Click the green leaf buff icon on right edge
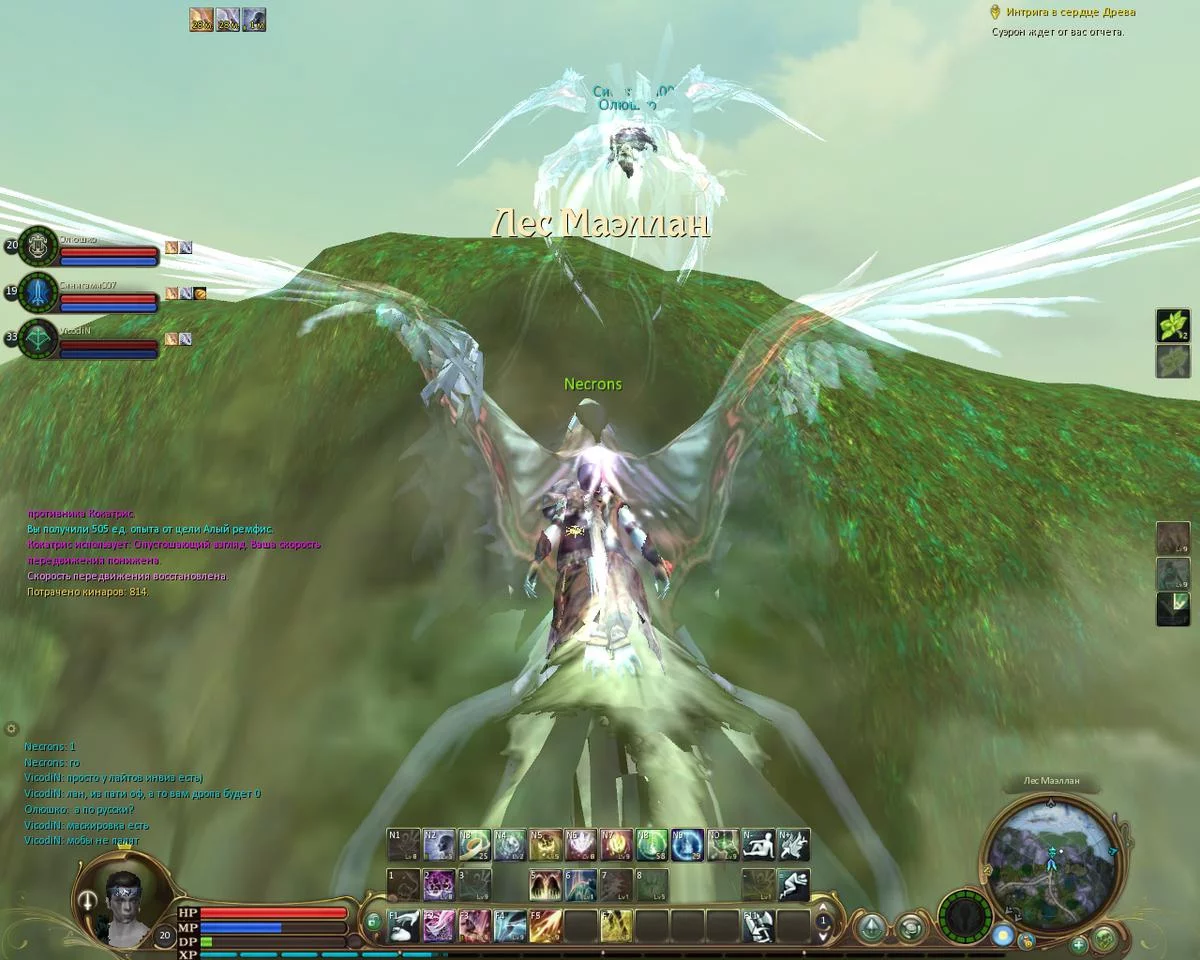 coord(1173,326)
